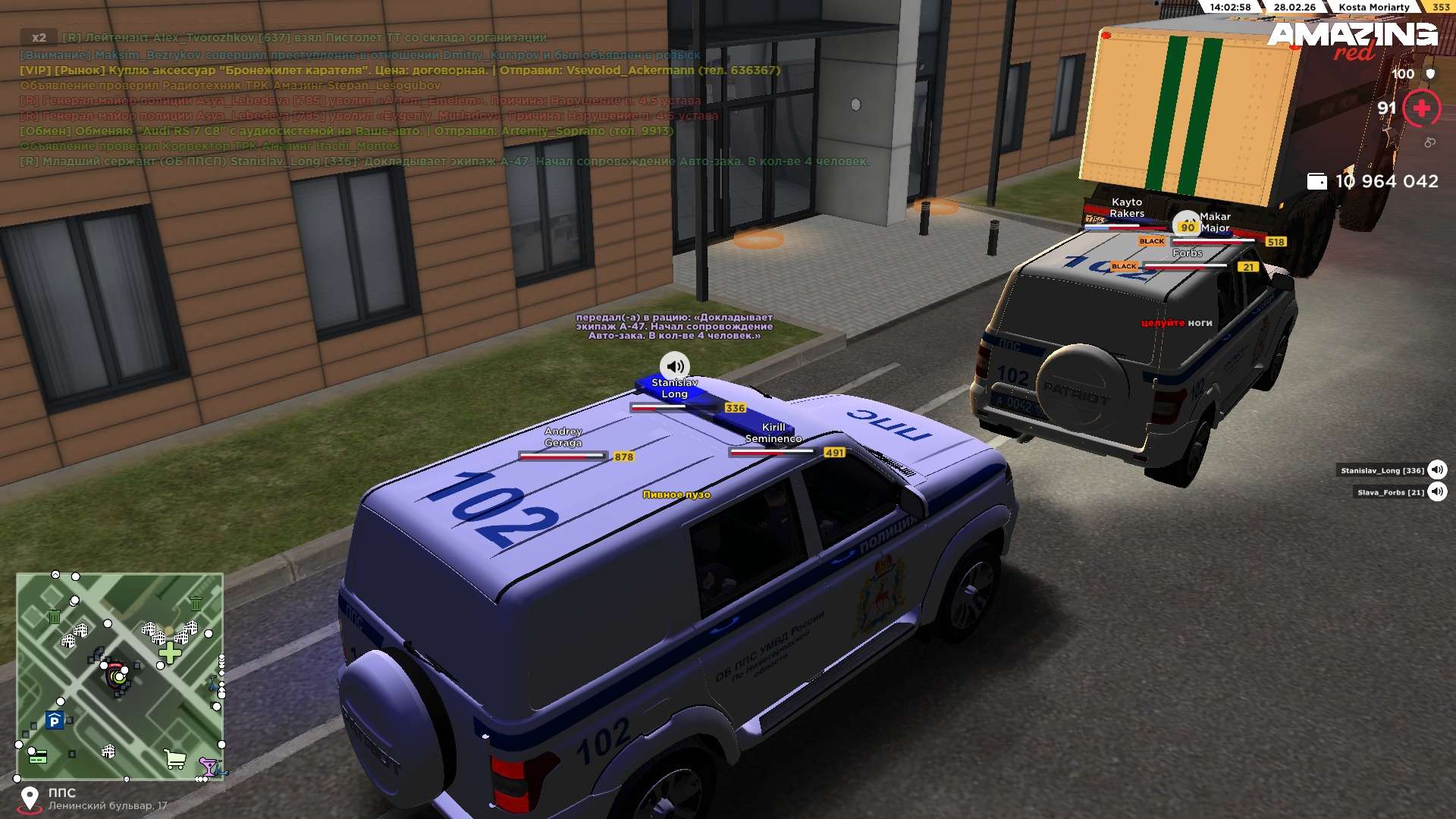Select the green cross hospital marker
This screenshot has height=819, width=1456.
pyautogui.click(x=170, y=653)
